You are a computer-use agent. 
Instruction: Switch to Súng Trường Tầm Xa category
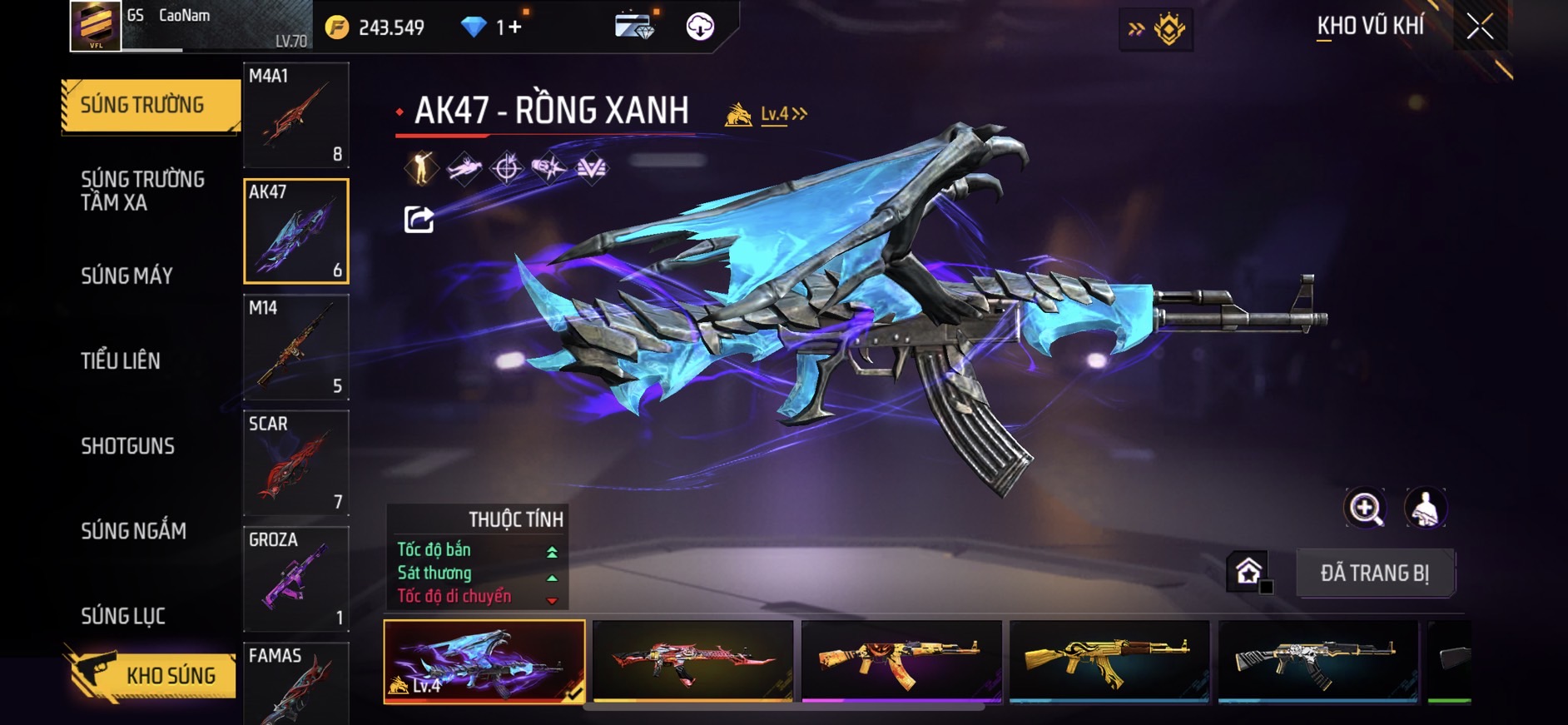coord(142,191)
